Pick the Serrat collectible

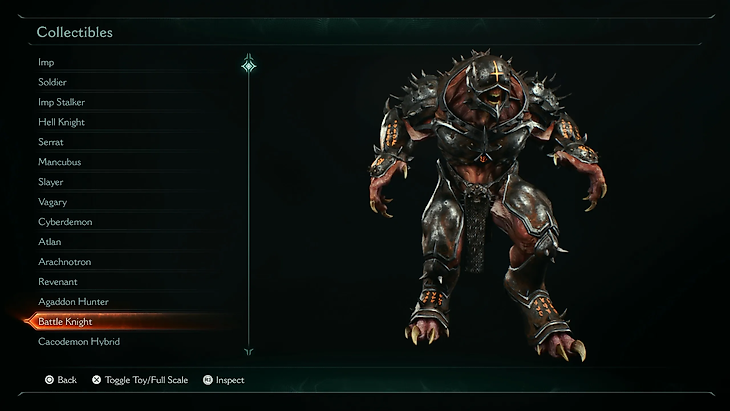tap(51, 142)
